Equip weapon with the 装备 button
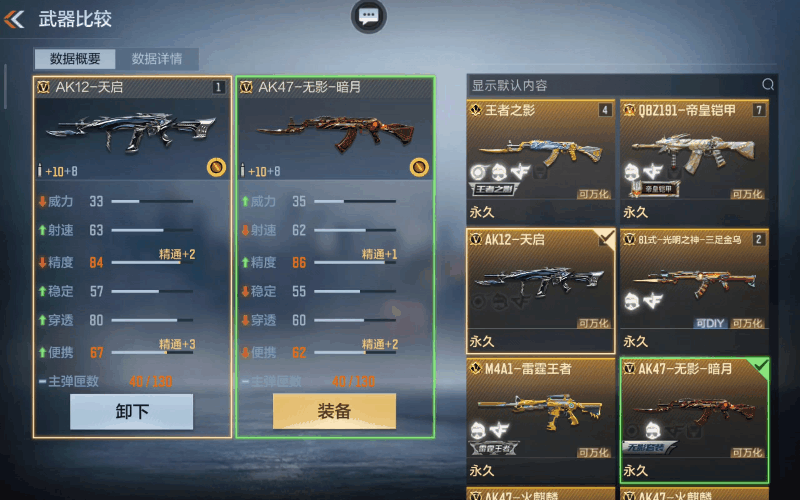Image resolution: width=800 pixels, height=500 pixels. pos(334,411)
